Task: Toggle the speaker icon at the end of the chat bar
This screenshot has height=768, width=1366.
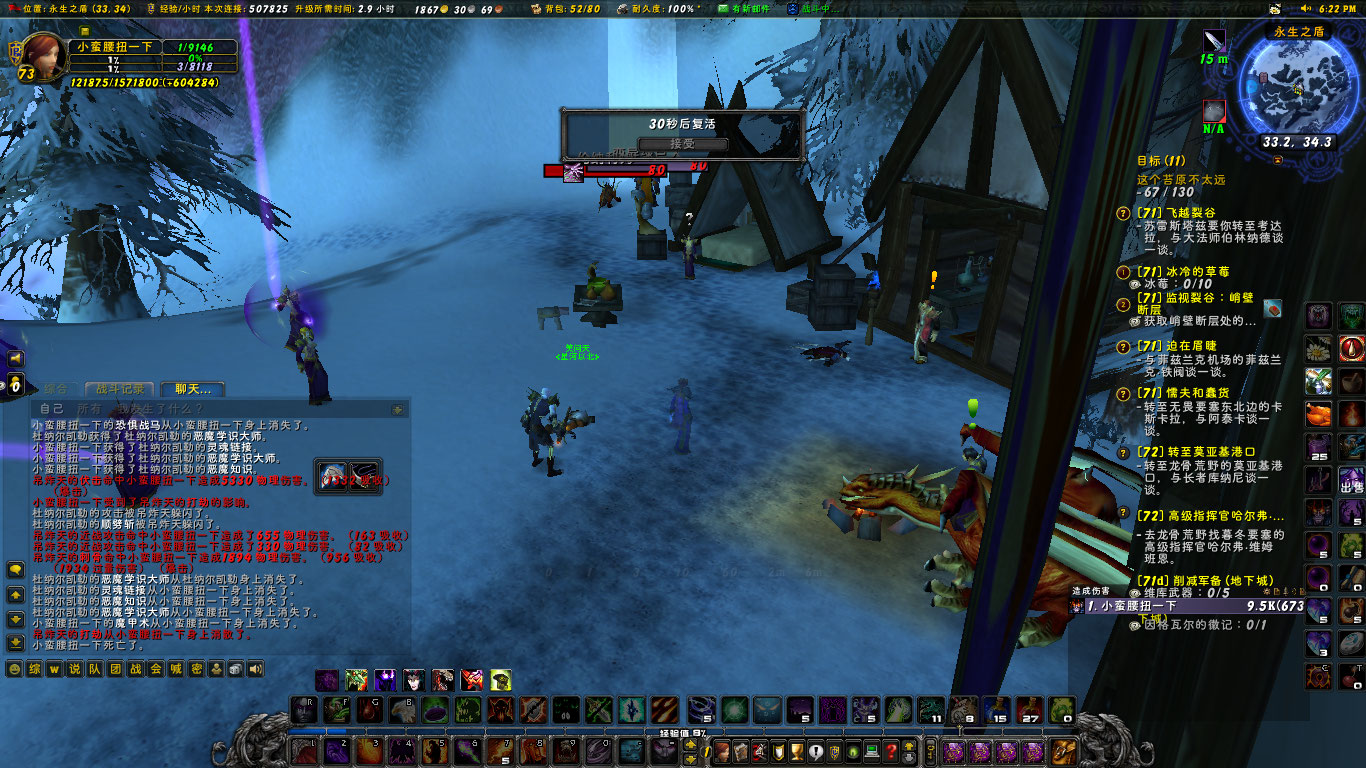Action: pos(255,669)
